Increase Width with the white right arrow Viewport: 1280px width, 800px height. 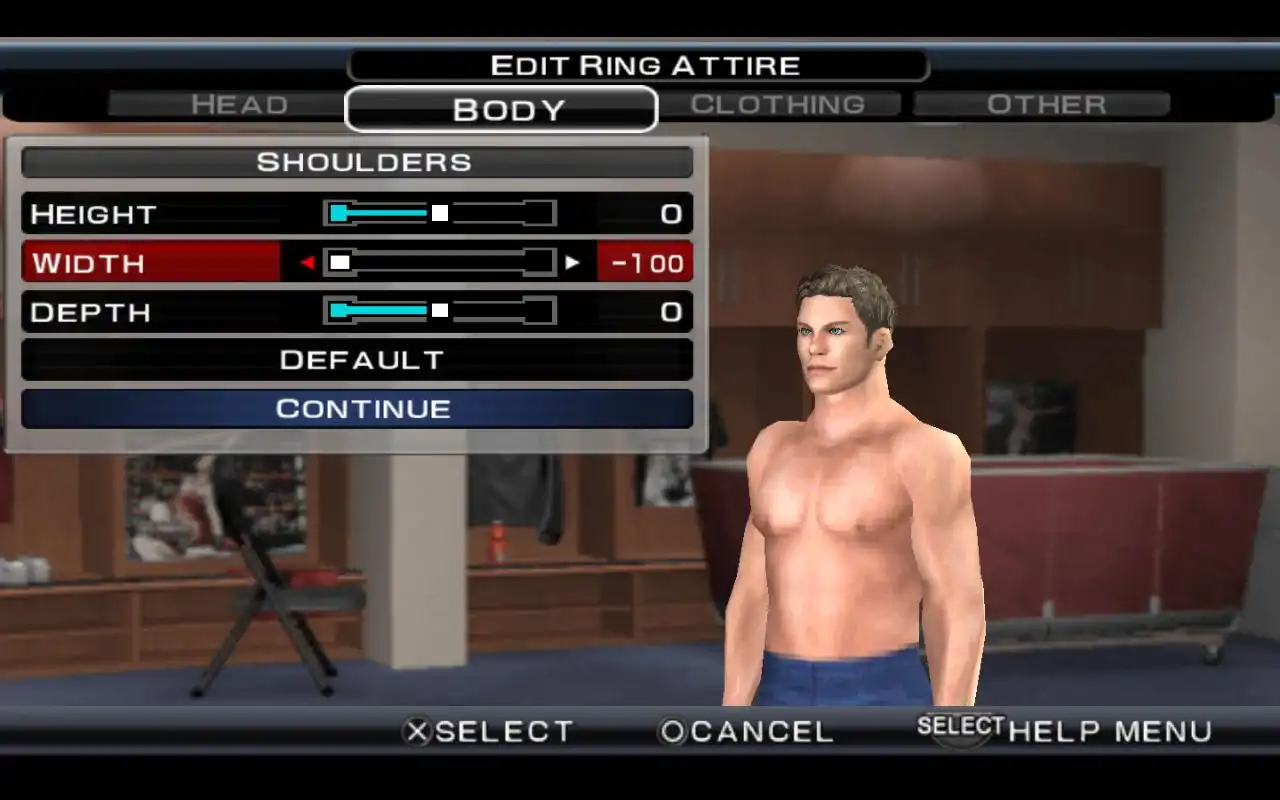[x=572, y=263]
